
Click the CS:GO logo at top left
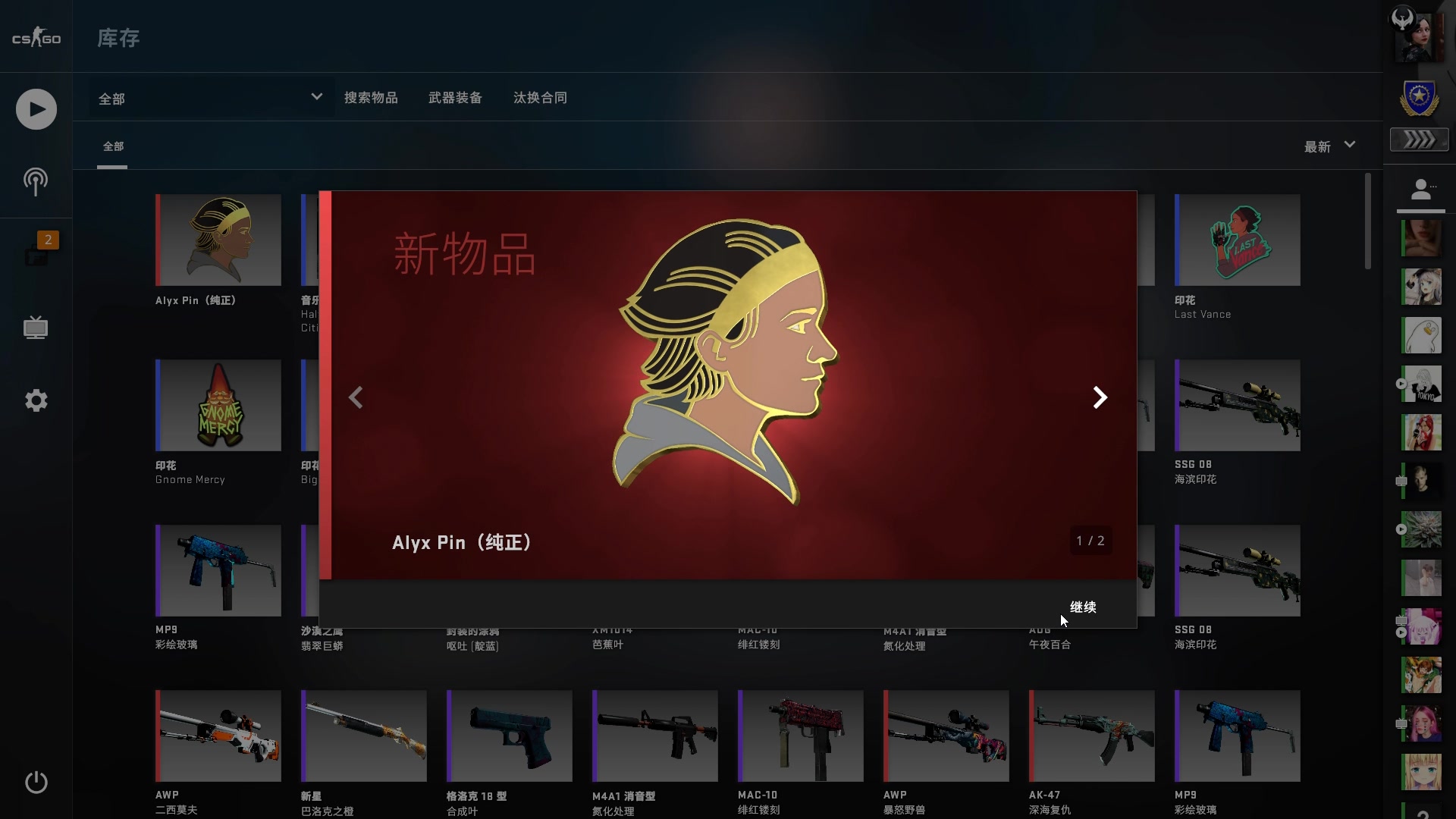(36, 36)
